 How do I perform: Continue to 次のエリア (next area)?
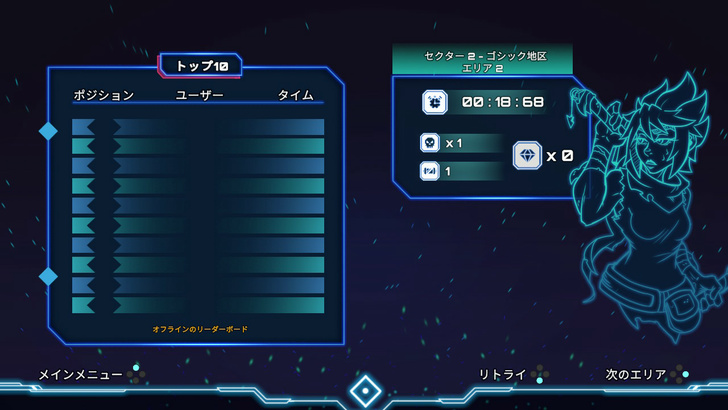coord(636,375)
